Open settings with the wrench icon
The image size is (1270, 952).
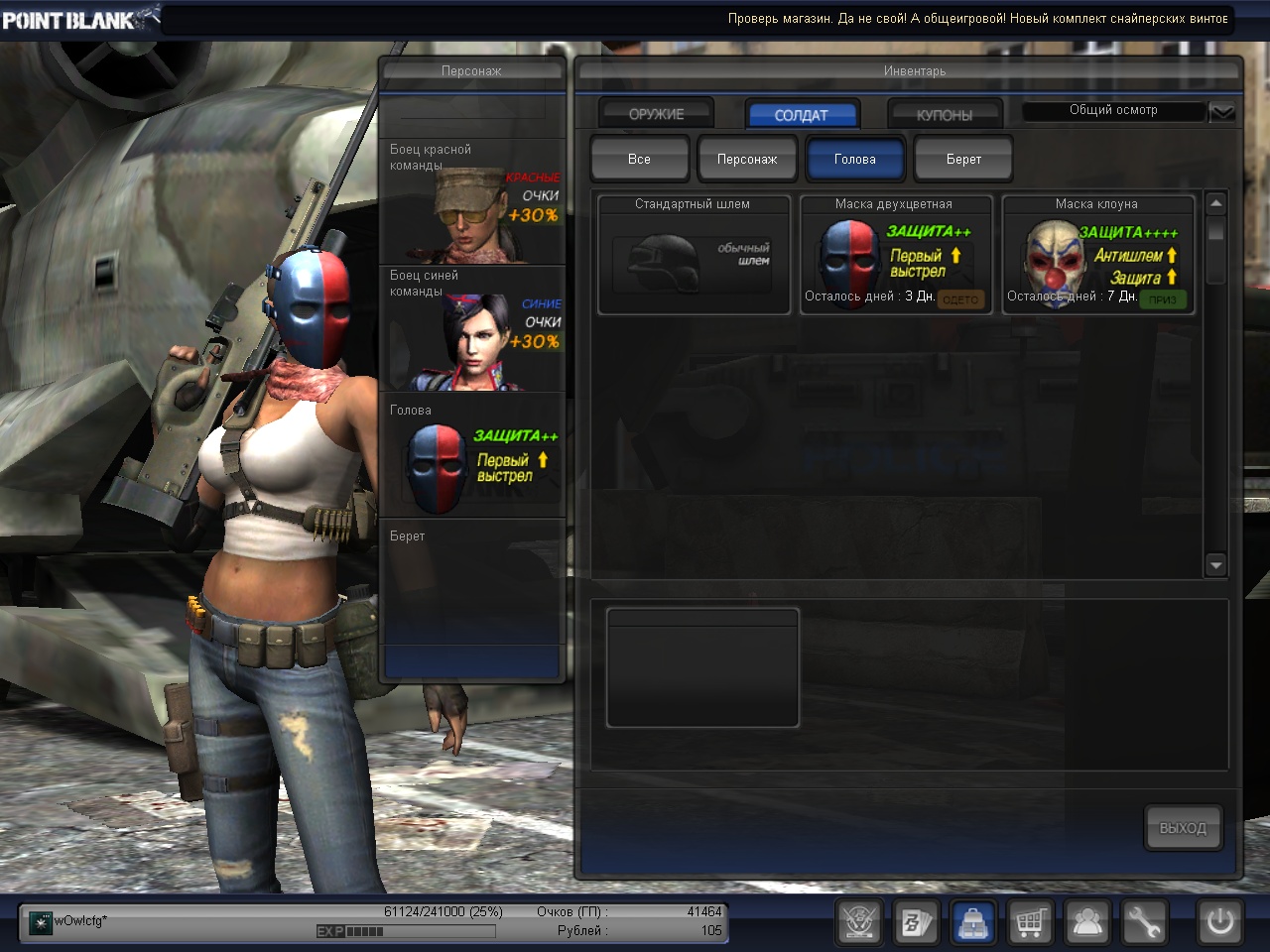pyautogui.click(x=1144, y=923)
